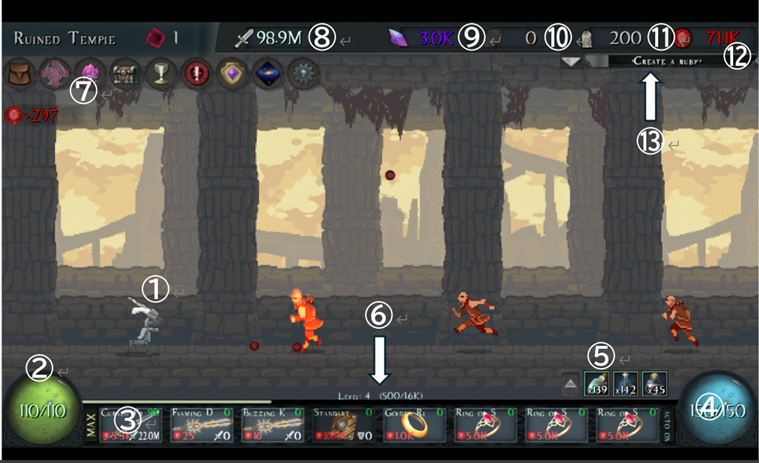Purchase the Golden Ring item
The height and width of the screenshot is (463, 759).
click(412, 426)
